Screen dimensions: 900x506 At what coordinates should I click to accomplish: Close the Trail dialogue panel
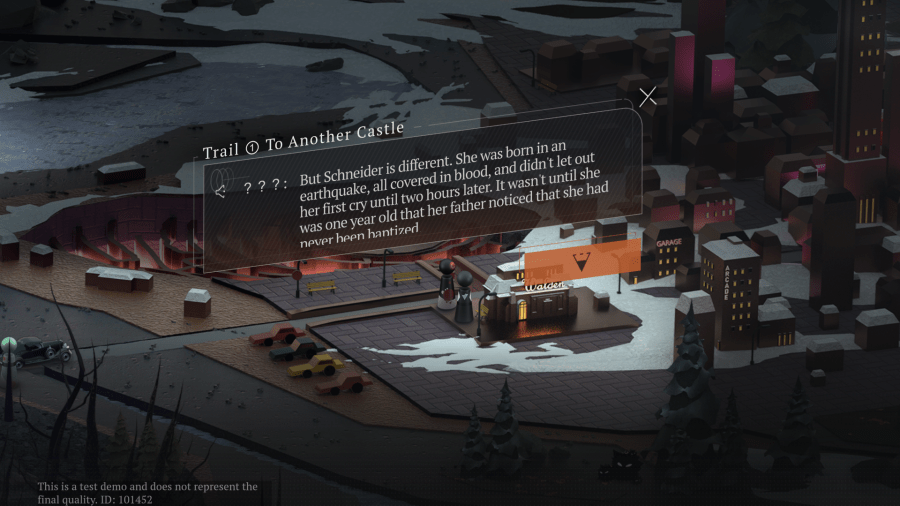[x=648, y=96]
